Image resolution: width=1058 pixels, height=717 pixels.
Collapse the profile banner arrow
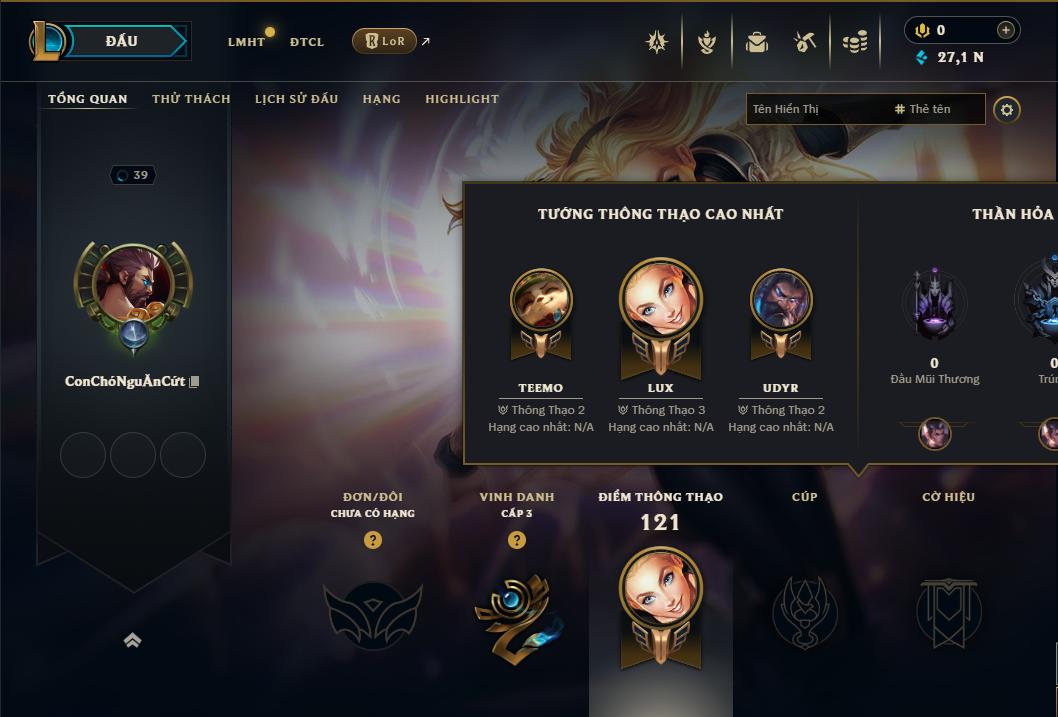132,641
